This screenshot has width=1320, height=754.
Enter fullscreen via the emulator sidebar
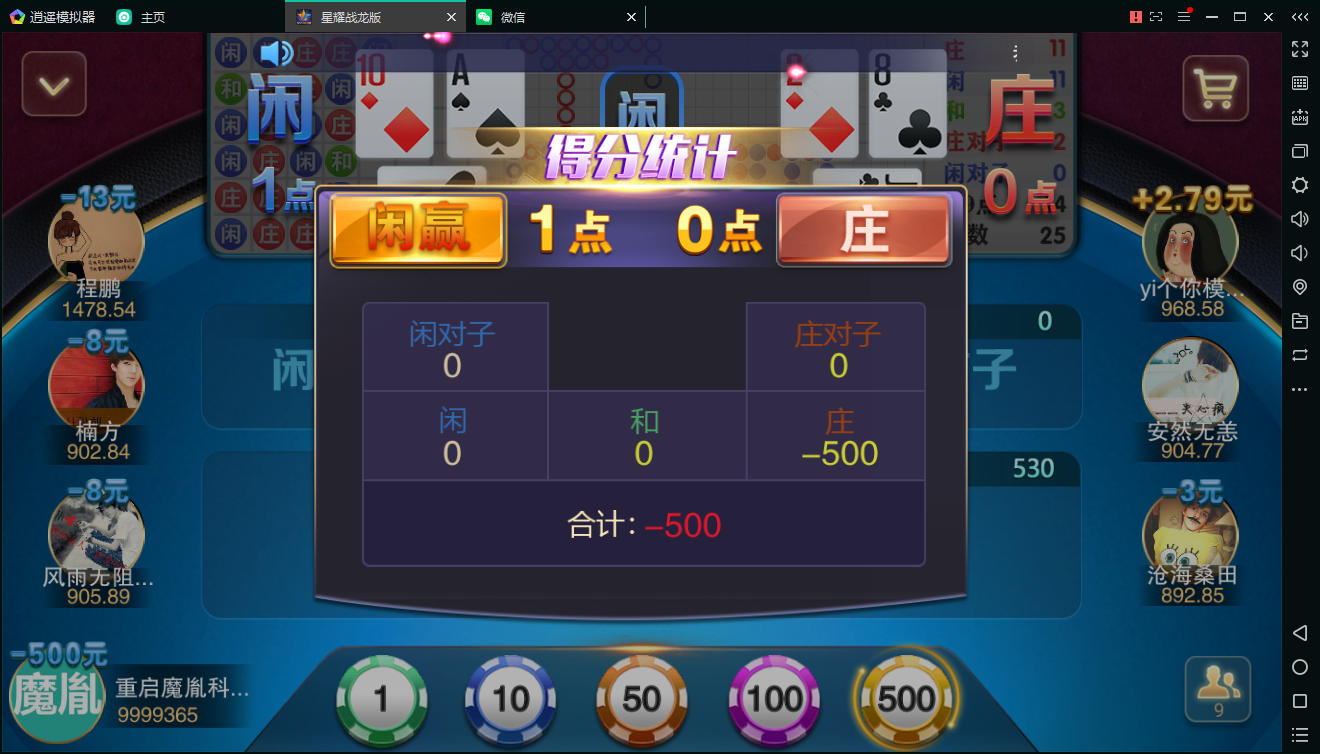(1300, 49)
